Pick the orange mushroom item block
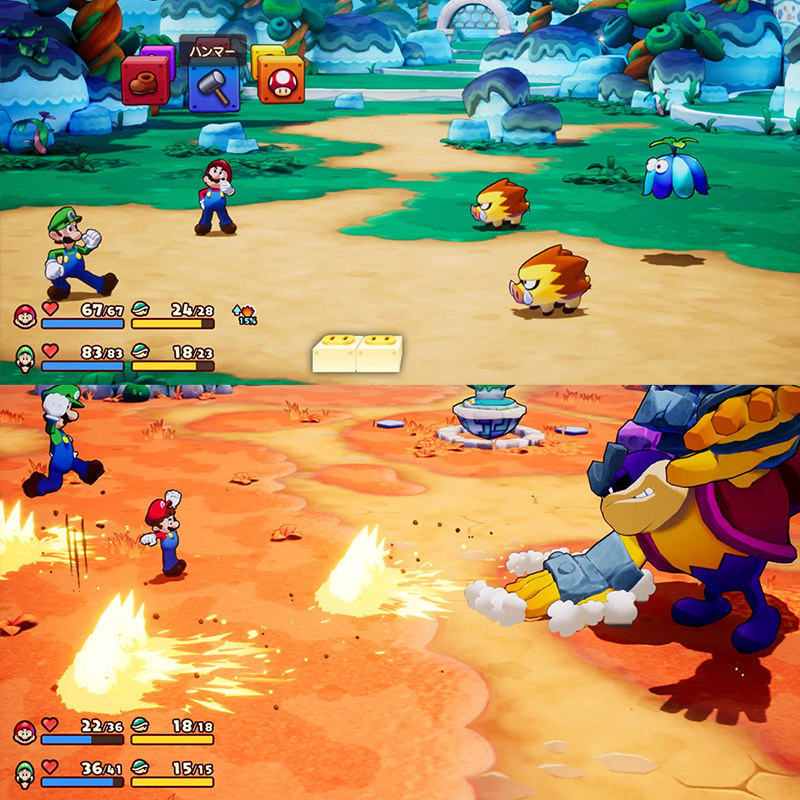The height and width of the screenshot is (800, 800). (x=282, y=80)
